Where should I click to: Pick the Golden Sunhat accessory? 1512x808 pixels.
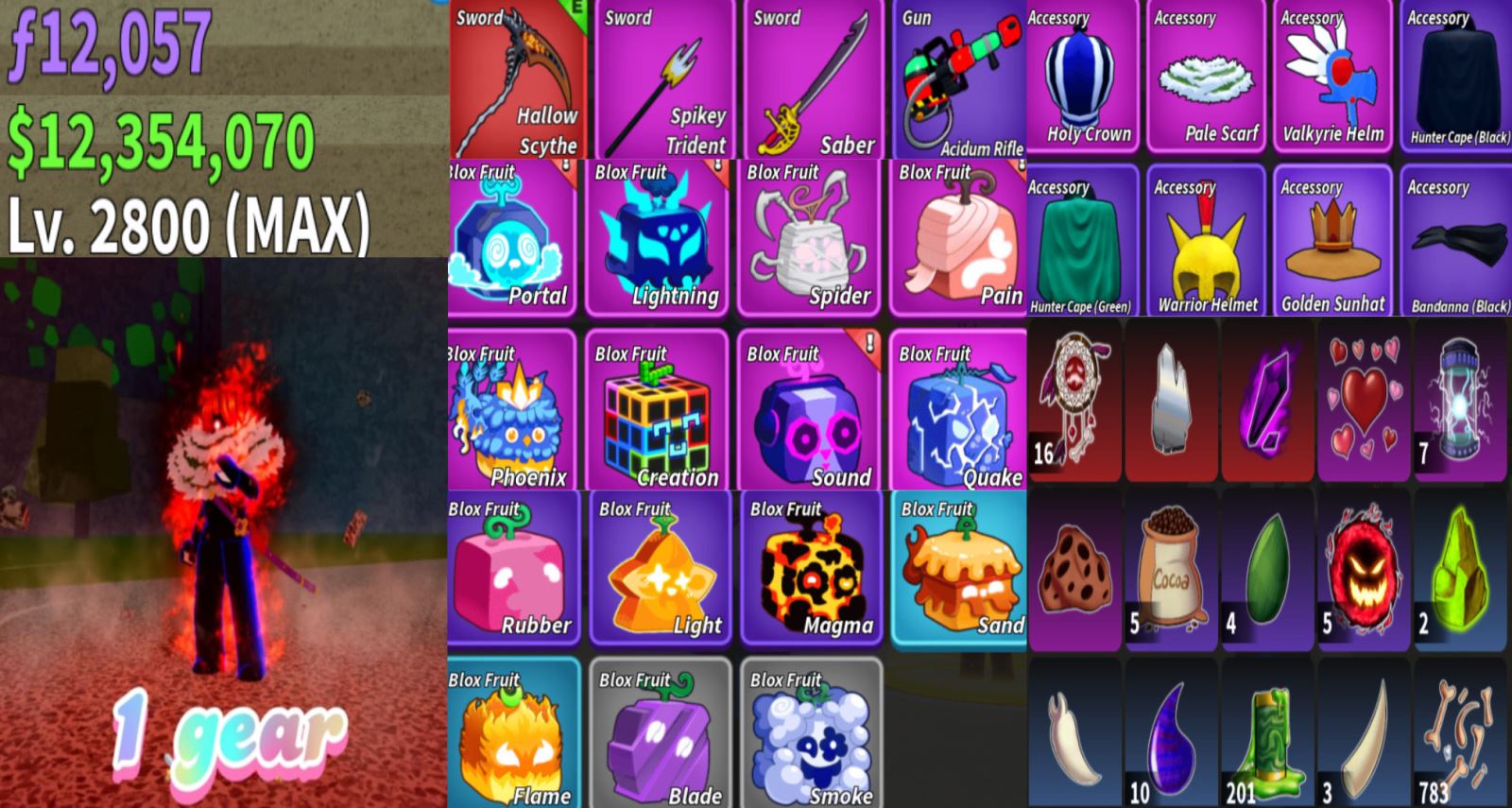tap(1332, 242)
